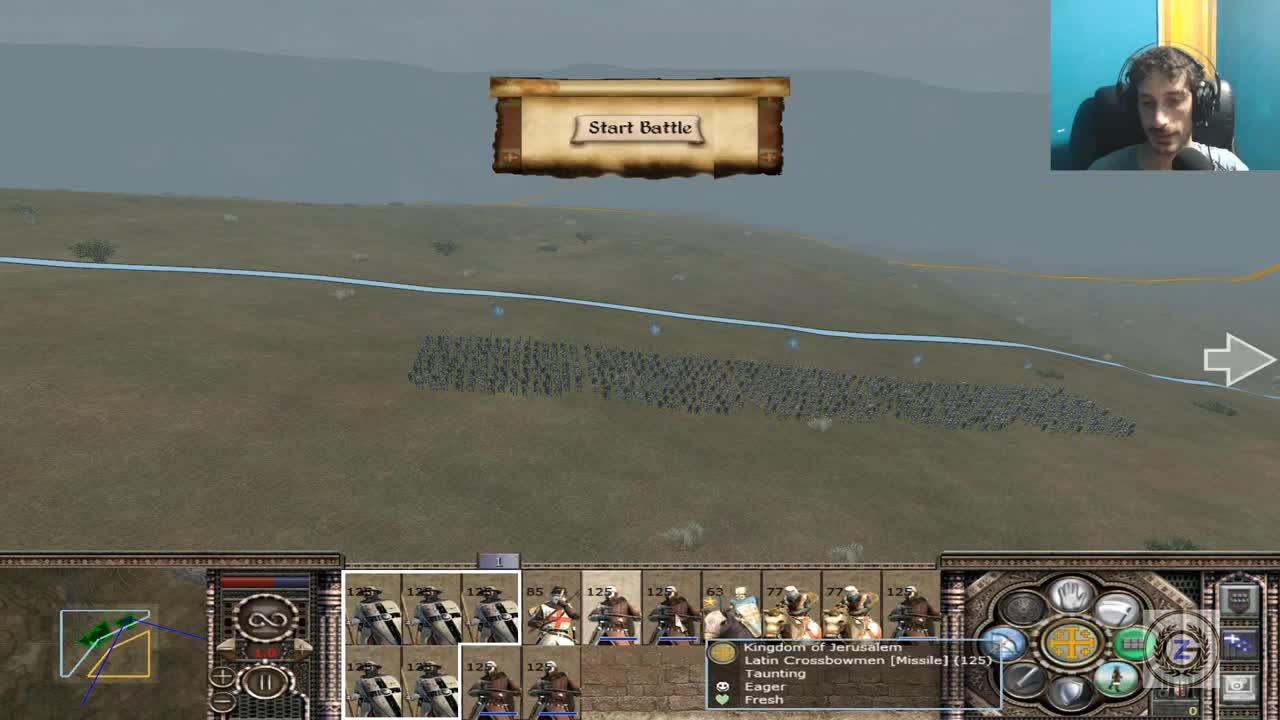Image resolution: width=1280 pixels, height=720 pixels.
Task: Open the army banner panel at top right
Action: pyautogui.click(x=1240, y=595)
